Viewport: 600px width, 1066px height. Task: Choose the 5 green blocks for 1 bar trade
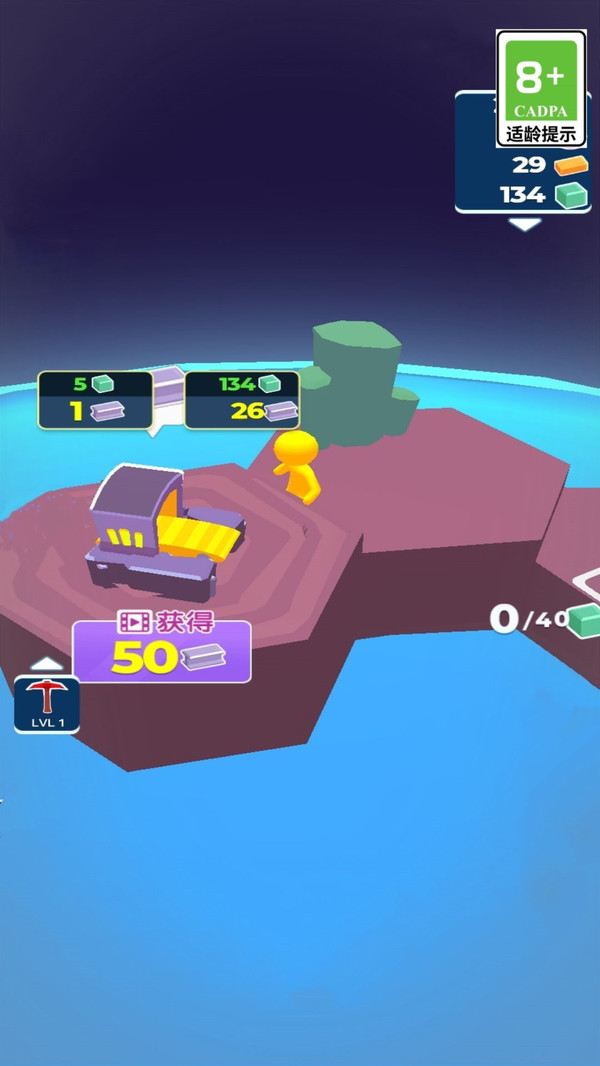pyautogui.click(x=95, y=399)
